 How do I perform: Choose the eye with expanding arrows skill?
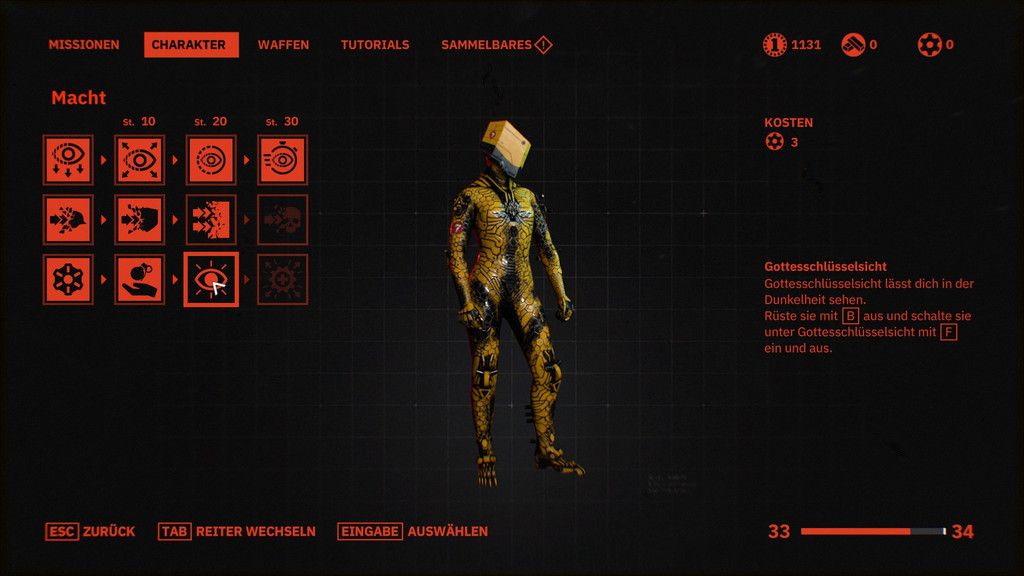[x=139, y=160]
